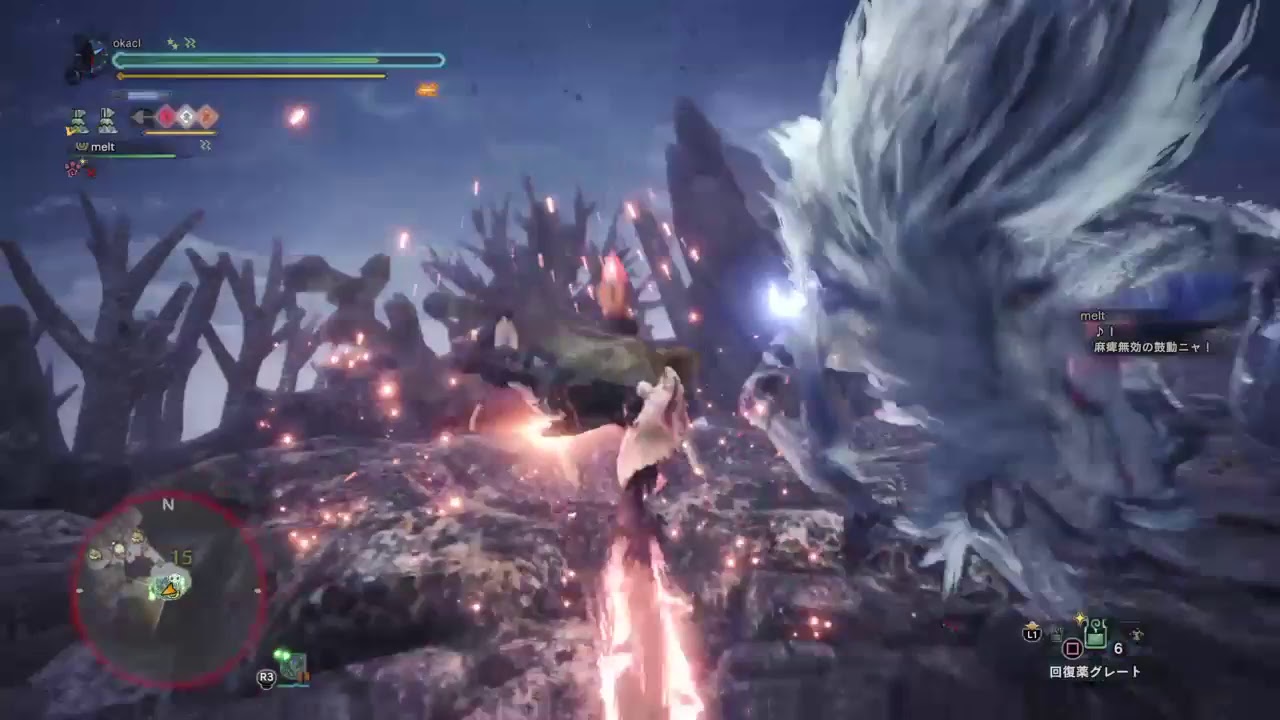Select melt's palico nameplate
This screenshot has height=720, width=1280.
point(103,146)
